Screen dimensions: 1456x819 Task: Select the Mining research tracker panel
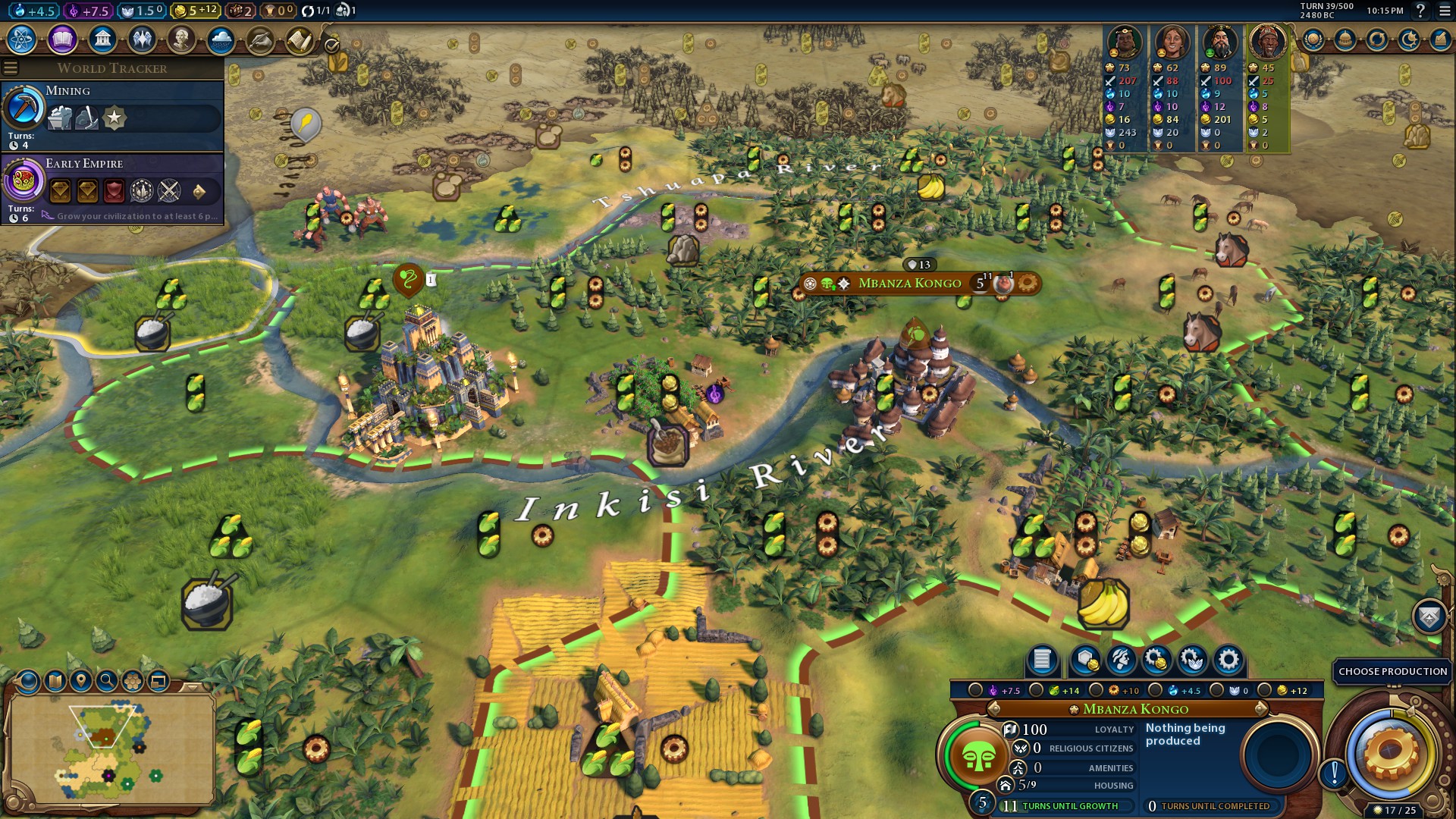[x=114, y=116]
